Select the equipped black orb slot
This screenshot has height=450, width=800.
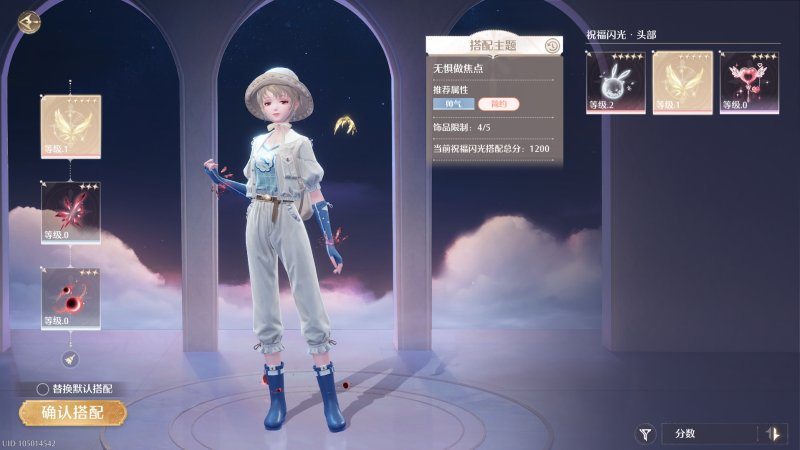coord(70,298)
